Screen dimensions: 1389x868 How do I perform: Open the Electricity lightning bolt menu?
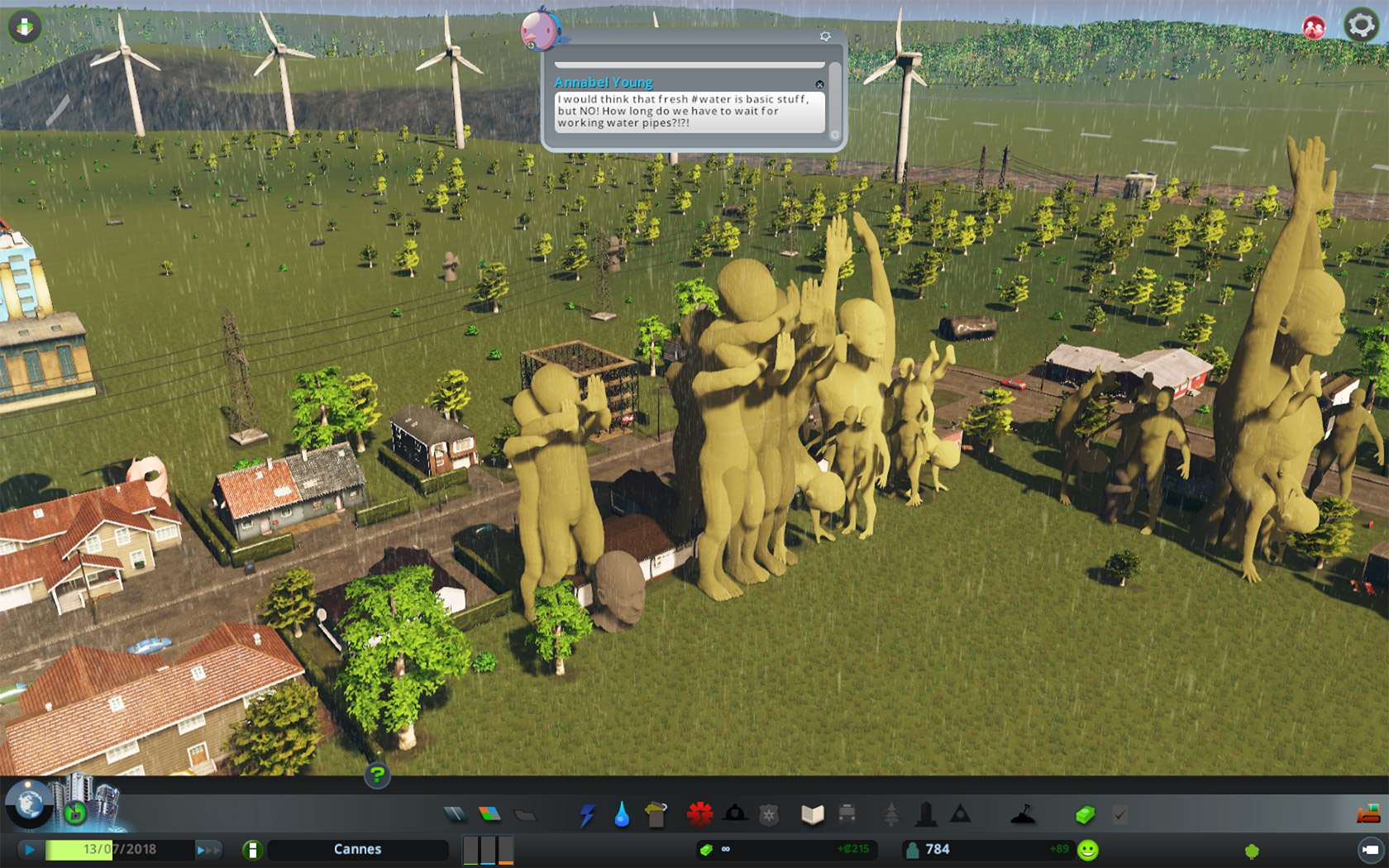click(x=587, y=816)
